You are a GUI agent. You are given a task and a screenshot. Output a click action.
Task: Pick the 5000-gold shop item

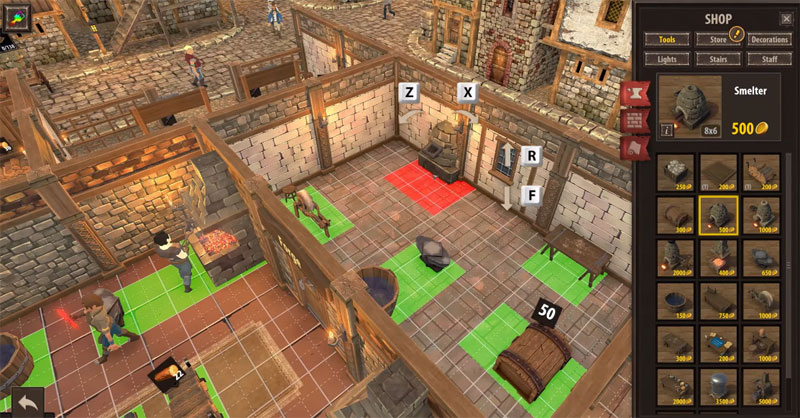pyautogui.click(x=762, y=386)
